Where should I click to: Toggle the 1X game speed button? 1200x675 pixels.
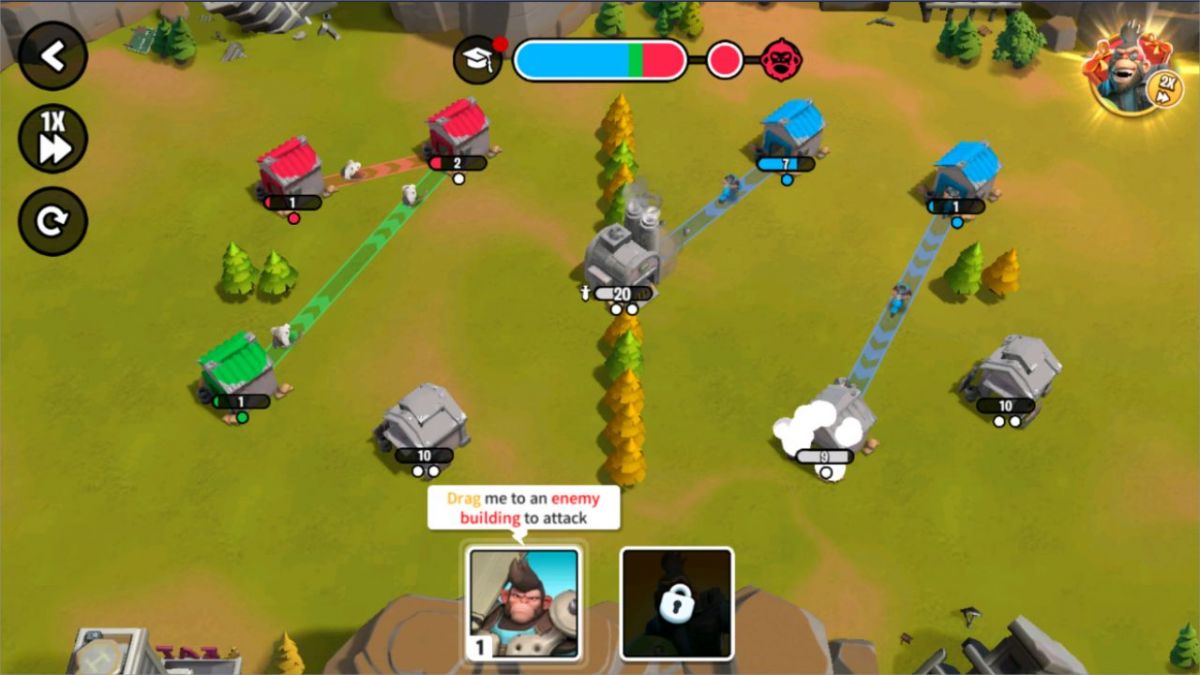click(x=53, y=139)
